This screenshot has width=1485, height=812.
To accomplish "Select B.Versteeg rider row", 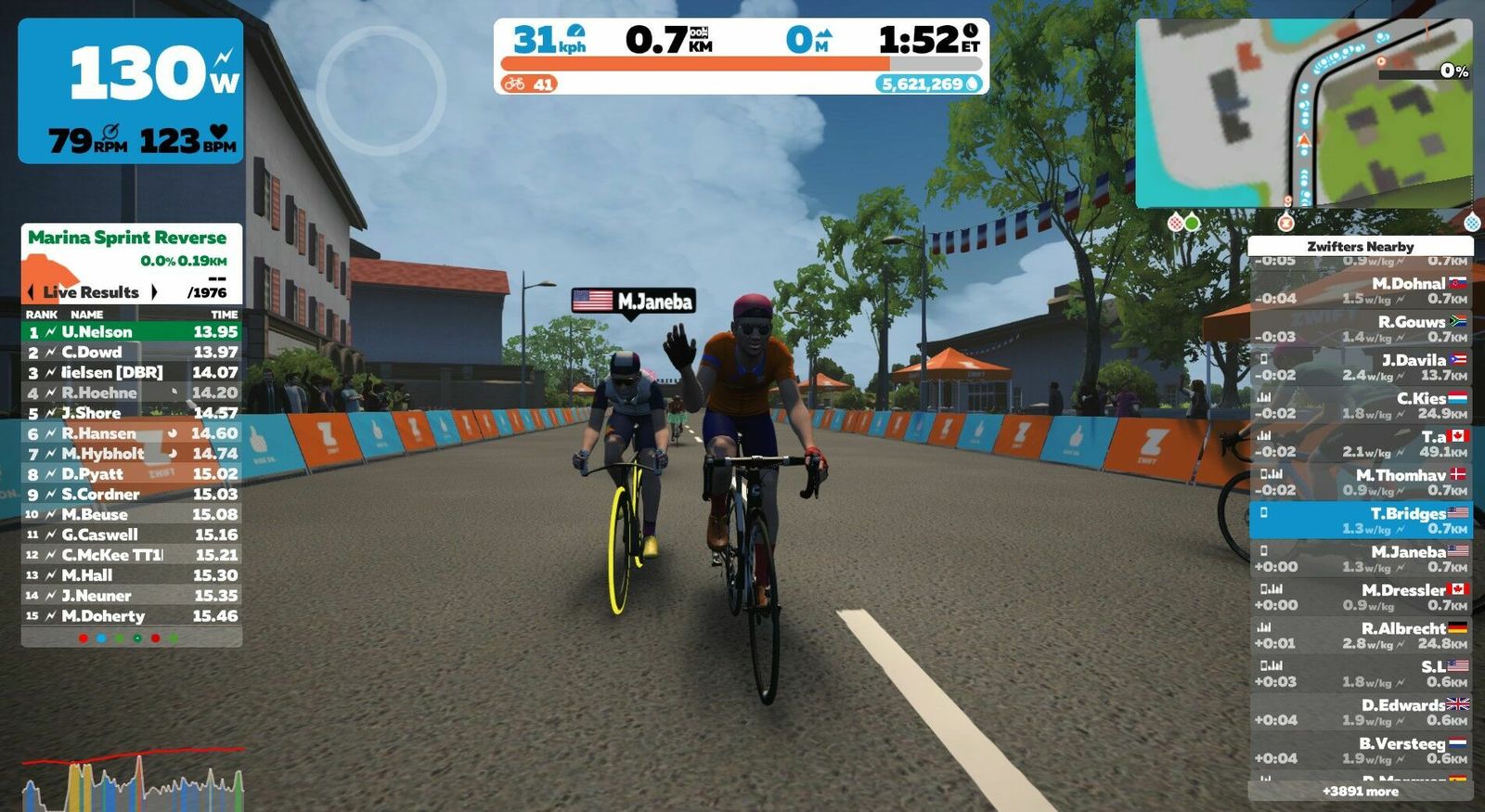I will pos(1361,750).
